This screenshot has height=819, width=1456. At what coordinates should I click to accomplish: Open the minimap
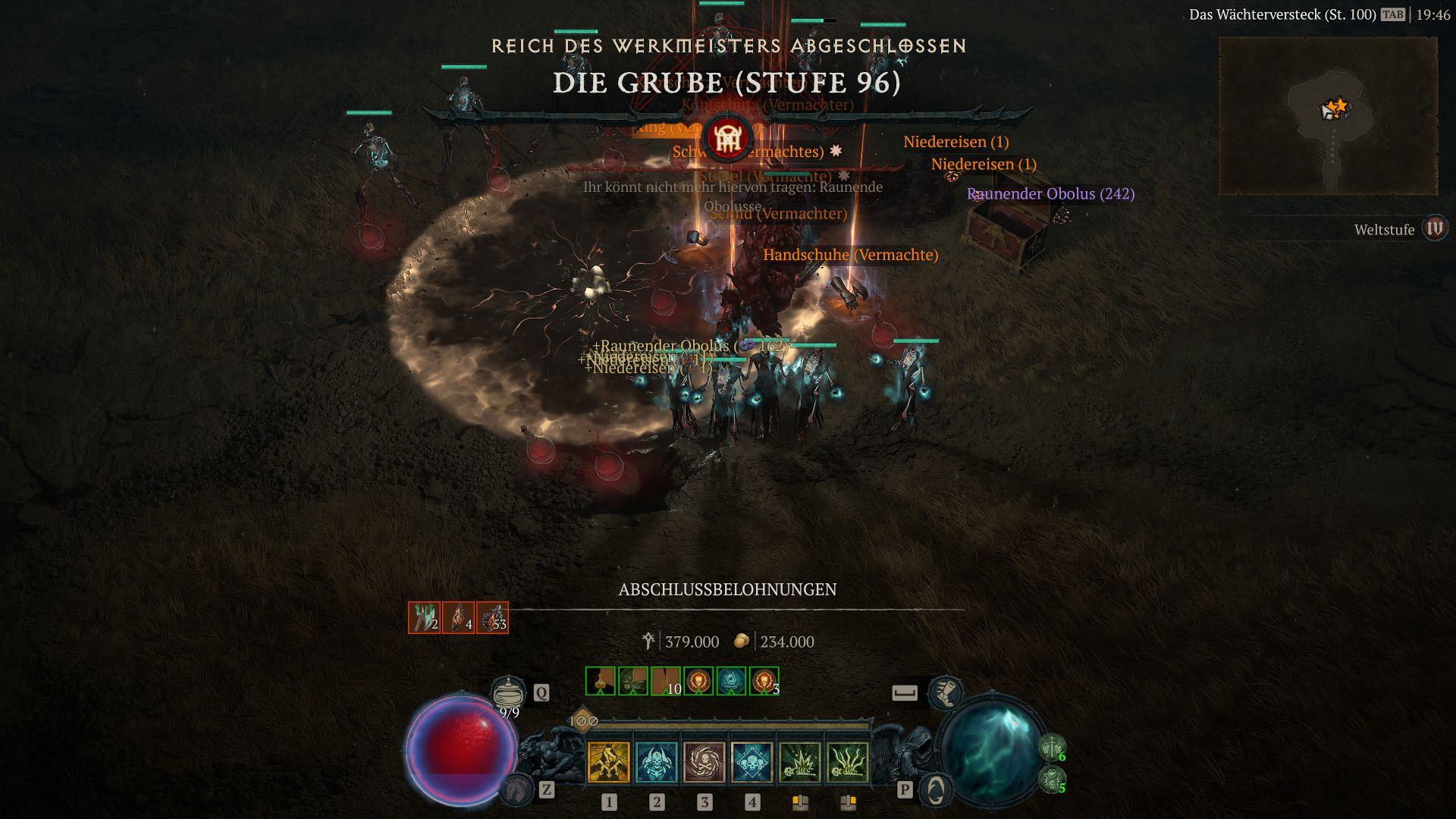click(1328, 116)
